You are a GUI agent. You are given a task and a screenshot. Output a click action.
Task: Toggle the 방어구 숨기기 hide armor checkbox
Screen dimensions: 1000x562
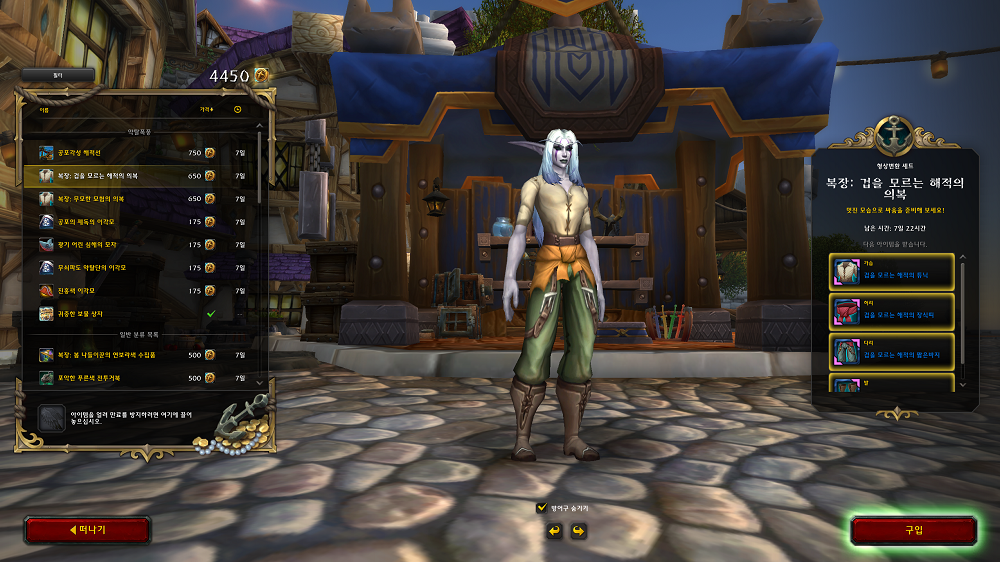click(x=542, y=508)
